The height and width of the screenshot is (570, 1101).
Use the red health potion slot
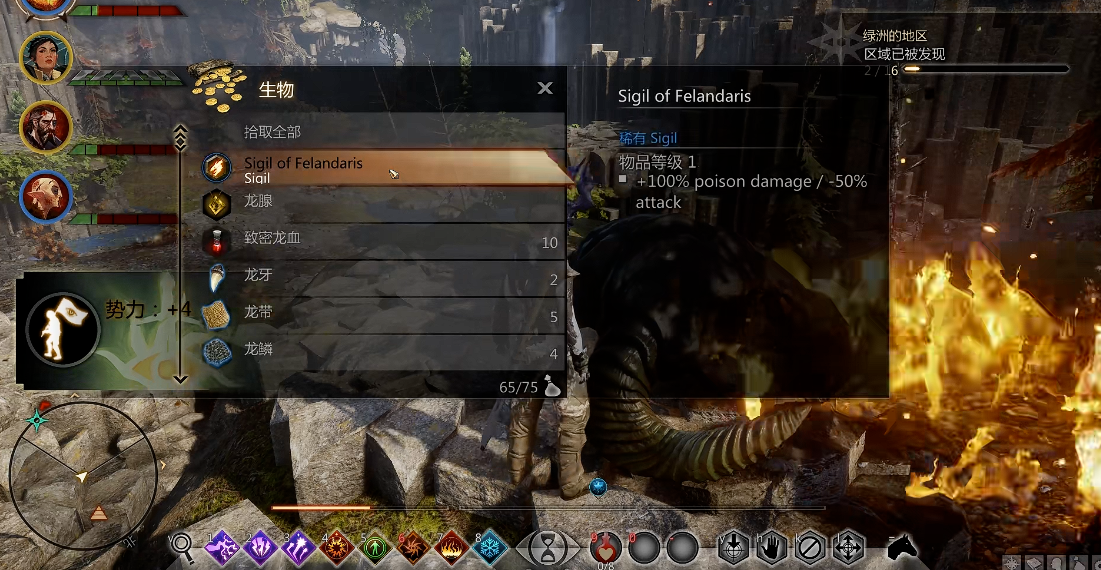pyautogui.click(x=606, y=547)
